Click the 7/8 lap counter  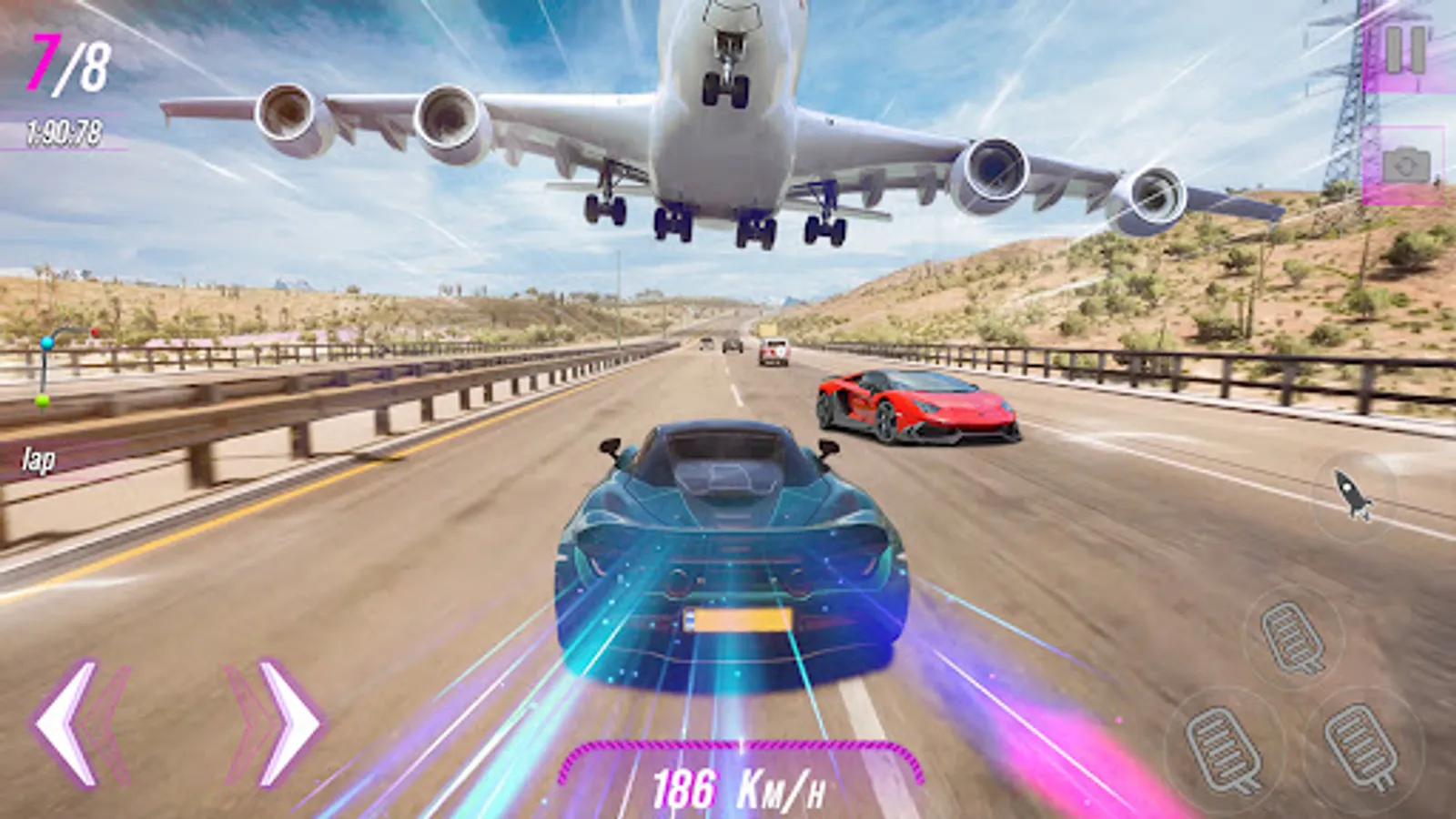coord(68,64)
